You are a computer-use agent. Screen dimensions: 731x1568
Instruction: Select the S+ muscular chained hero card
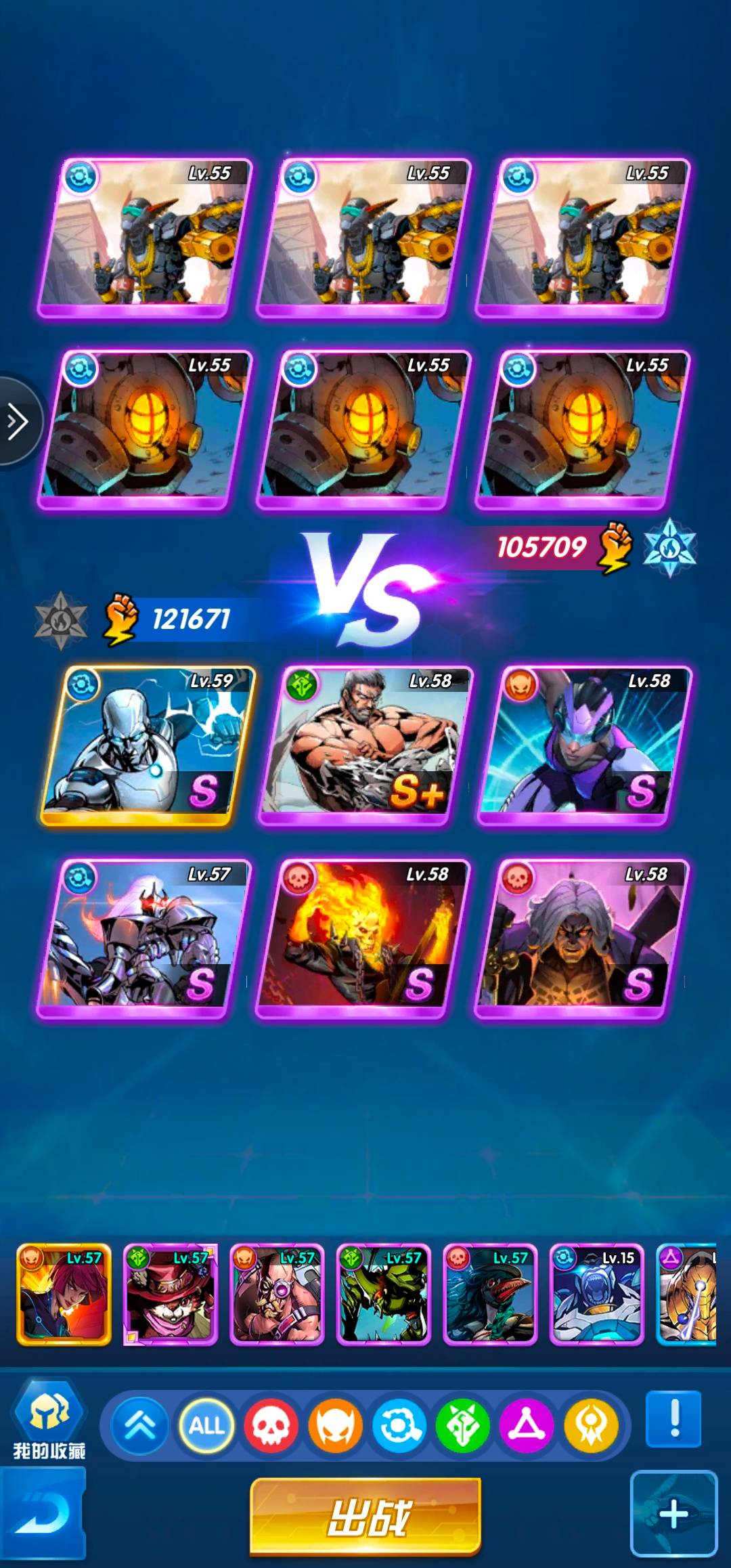pos(365,745)
